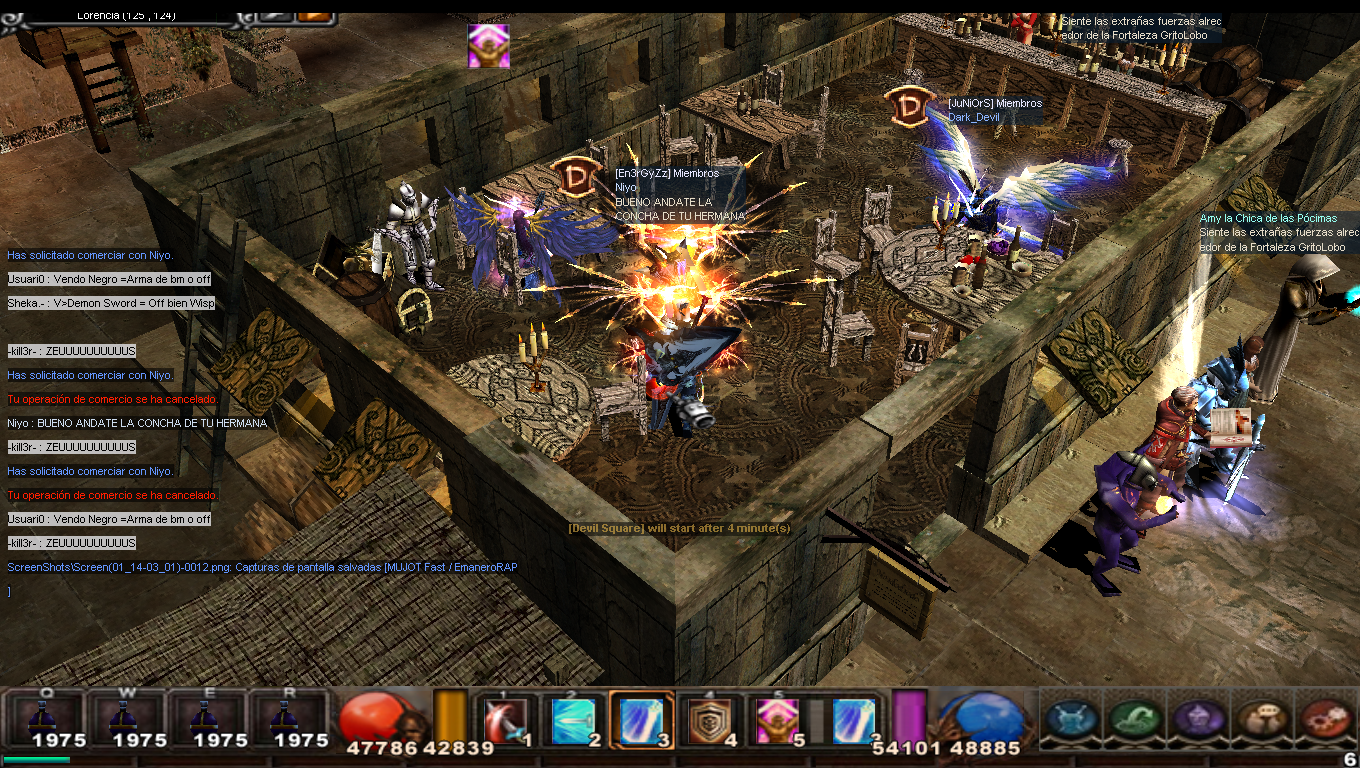Use the potion in slot Q
This screenshot has width=1360, height=768.
[x=47, y=716]
